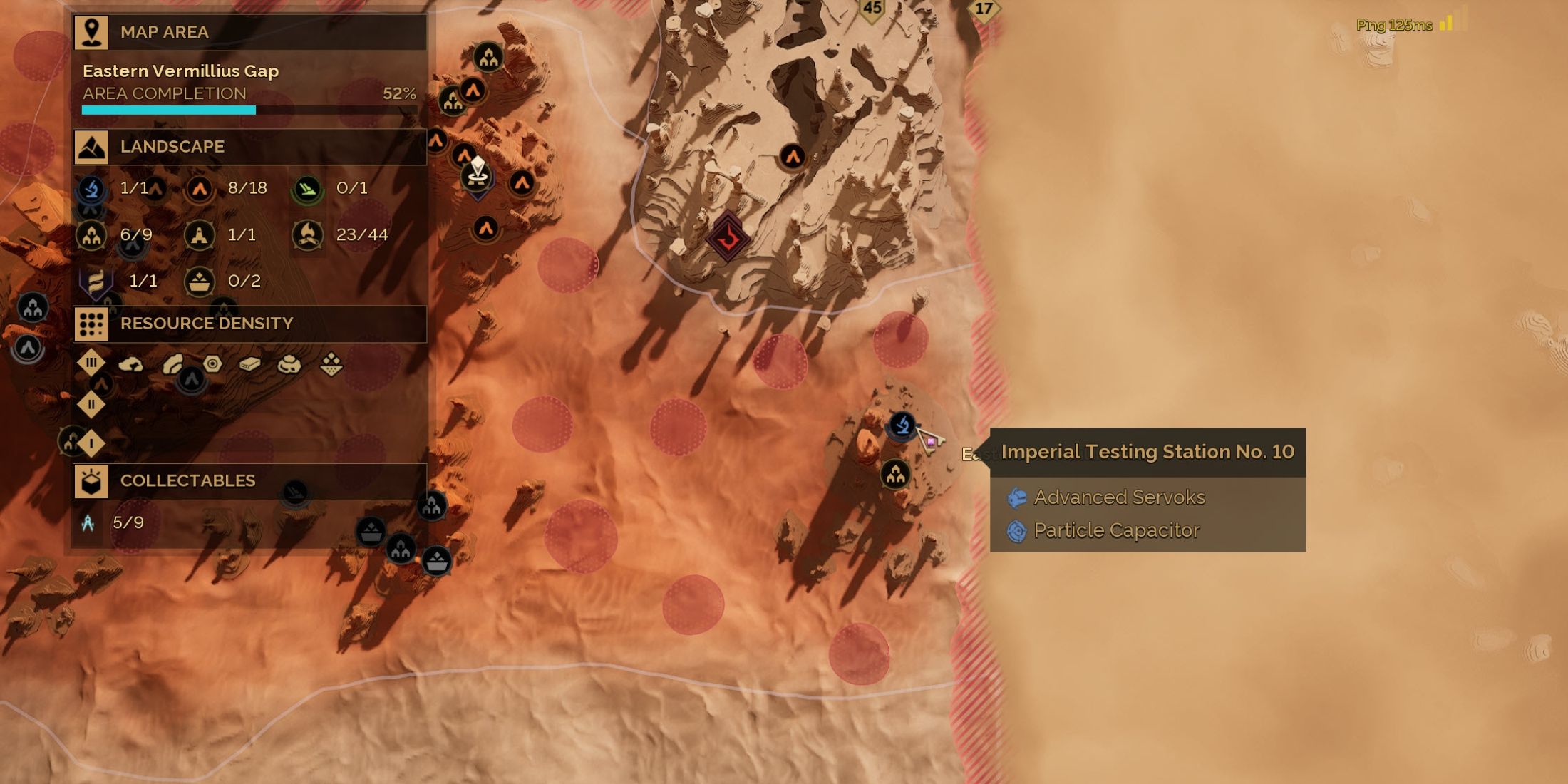The image size is (1568, 784).
Task: Select the player position marker on map
Action: (x=477, y=173)
